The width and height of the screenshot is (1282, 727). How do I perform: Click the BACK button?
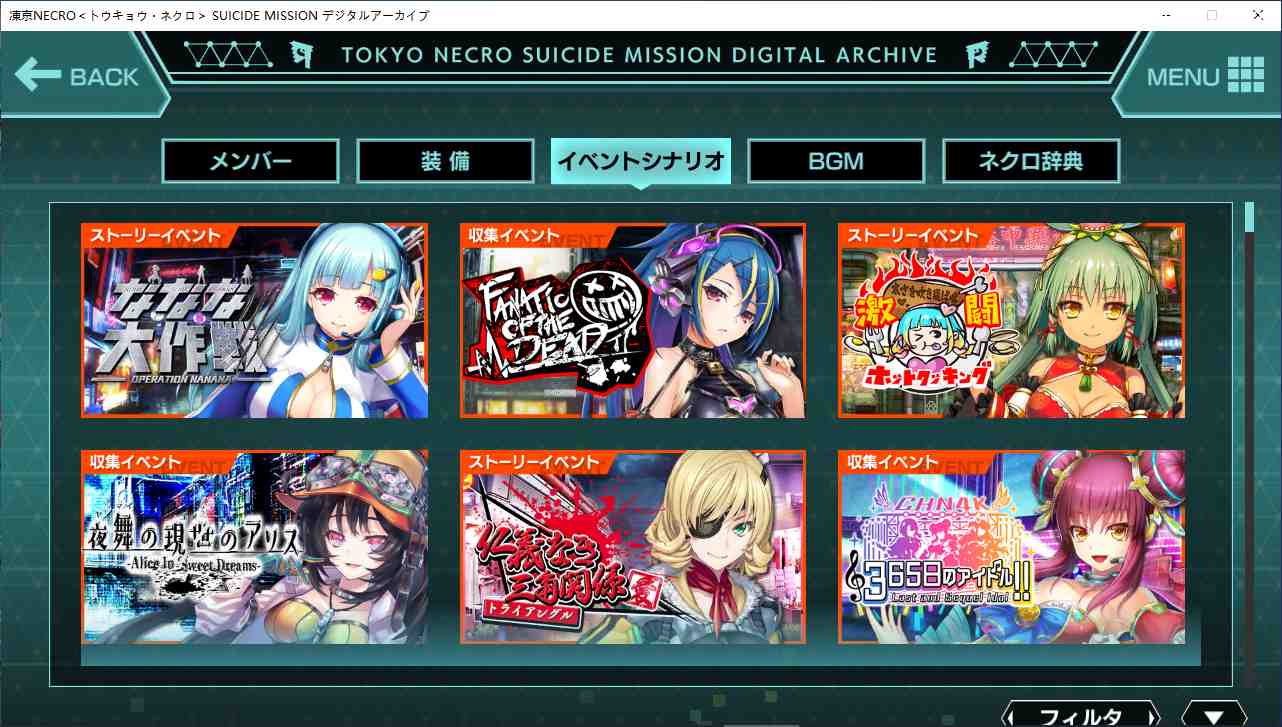click(x=85, y=75)
